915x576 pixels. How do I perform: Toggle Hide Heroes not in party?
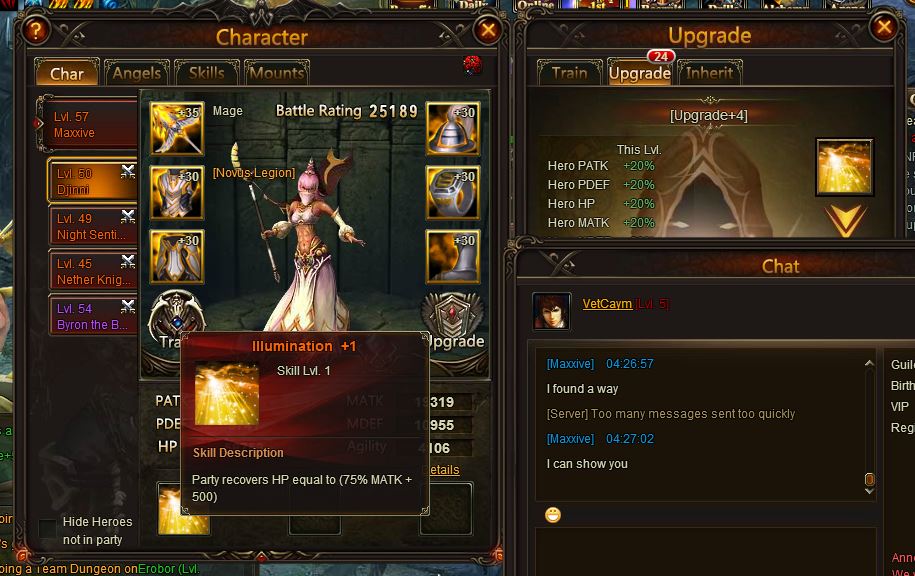(x=47, y=527)
